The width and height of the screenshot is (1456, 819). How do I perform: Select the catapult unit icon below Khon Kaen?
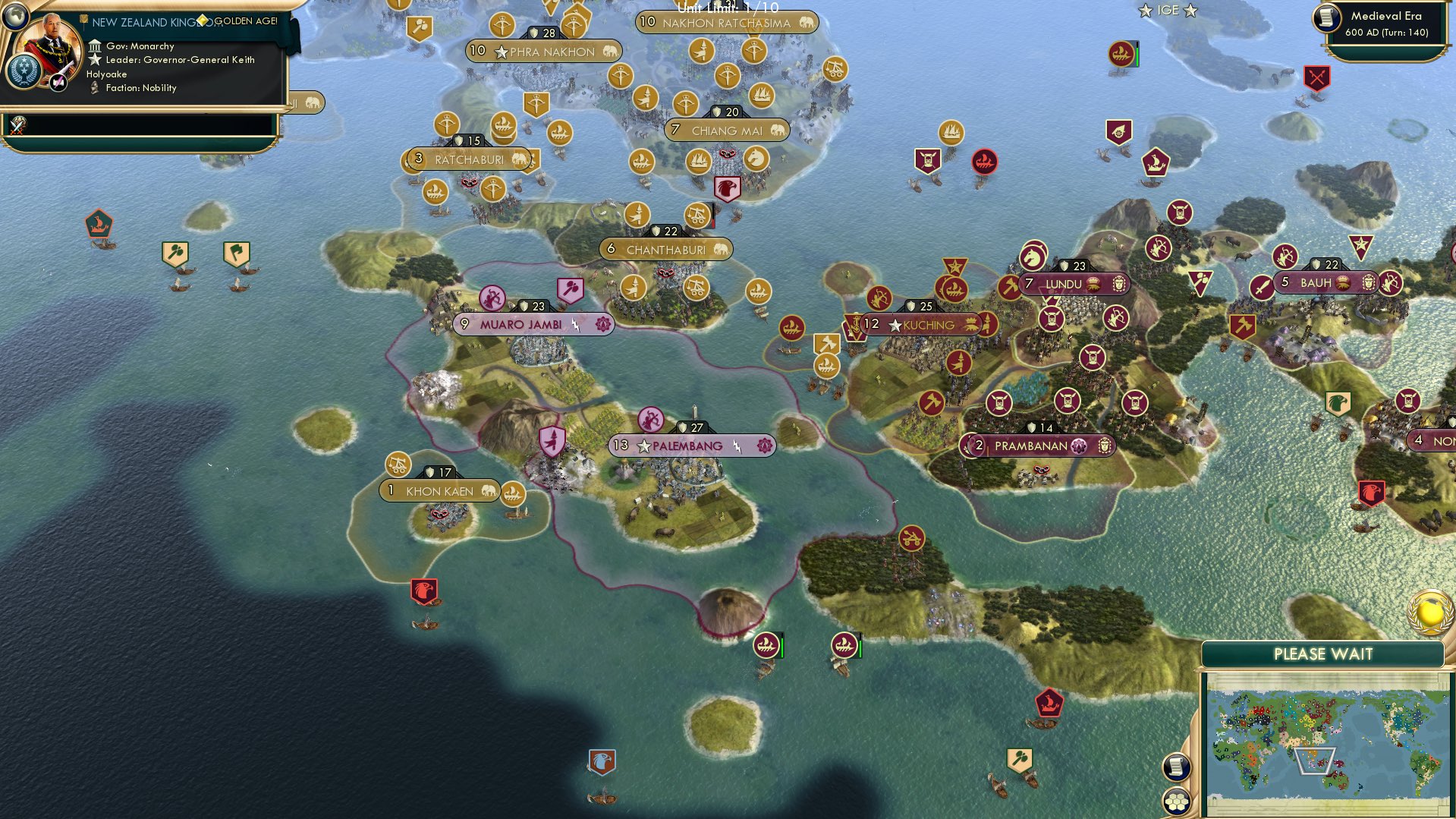(x=398, y=463)
